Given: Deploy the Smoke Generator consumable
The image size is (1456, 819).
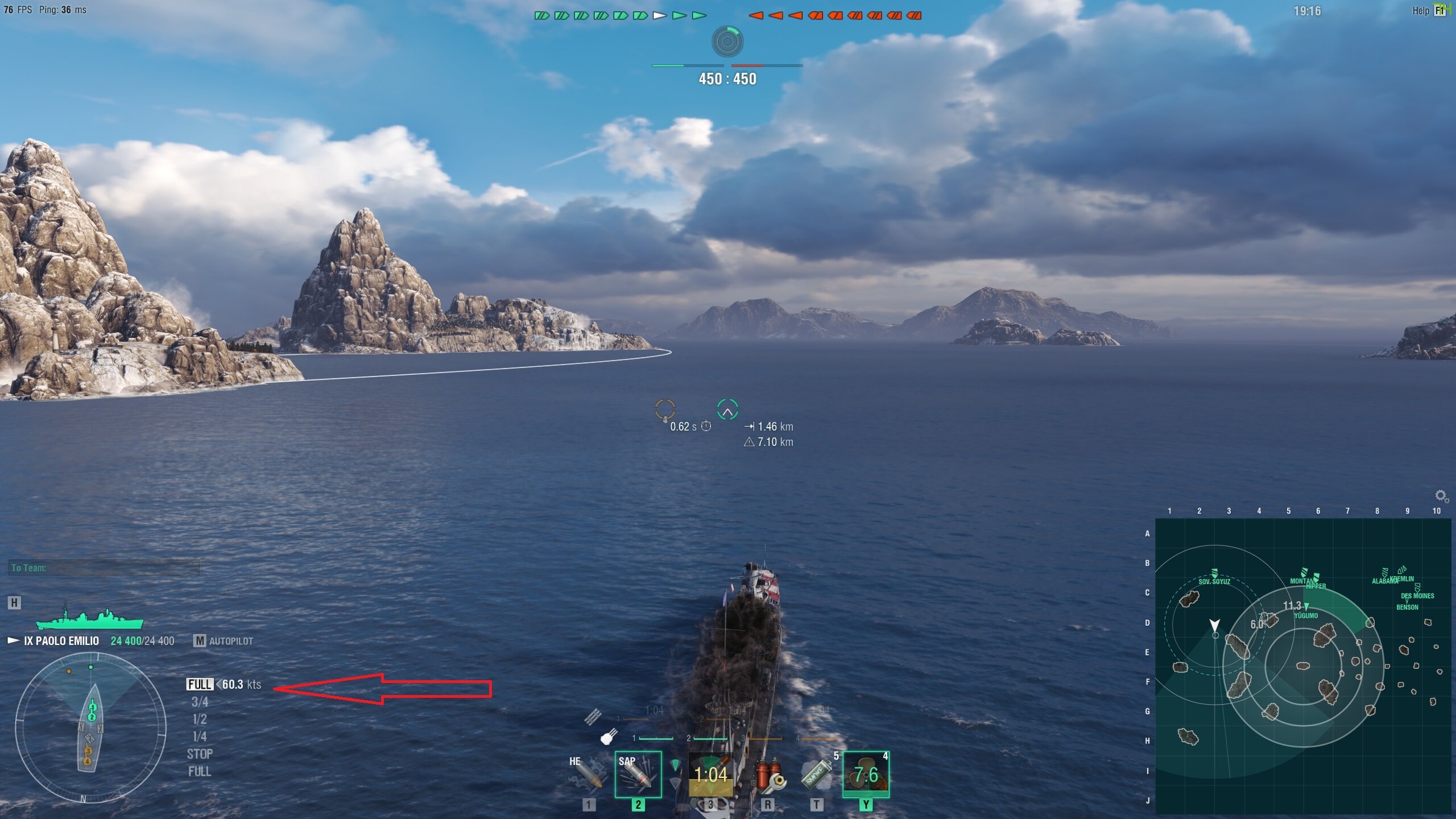Looking at the screenshot, I should coord(816,775).
